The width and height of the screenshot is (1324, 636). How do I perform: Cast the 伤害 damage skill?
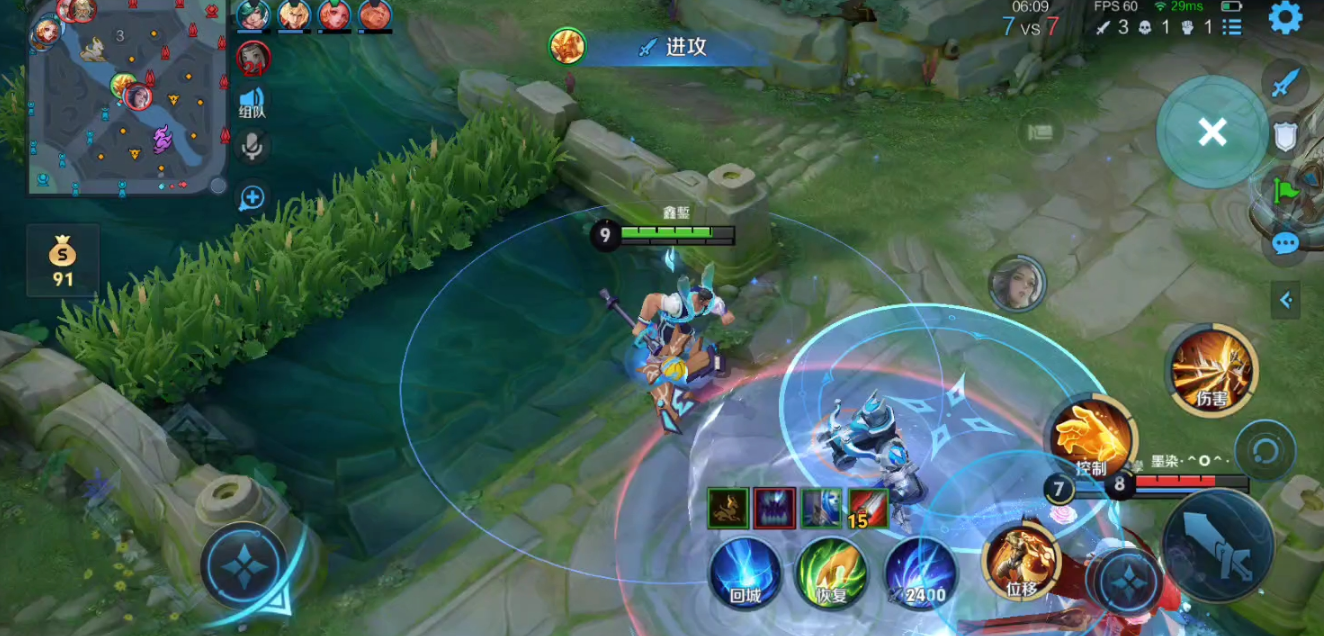click(1211, 370)
